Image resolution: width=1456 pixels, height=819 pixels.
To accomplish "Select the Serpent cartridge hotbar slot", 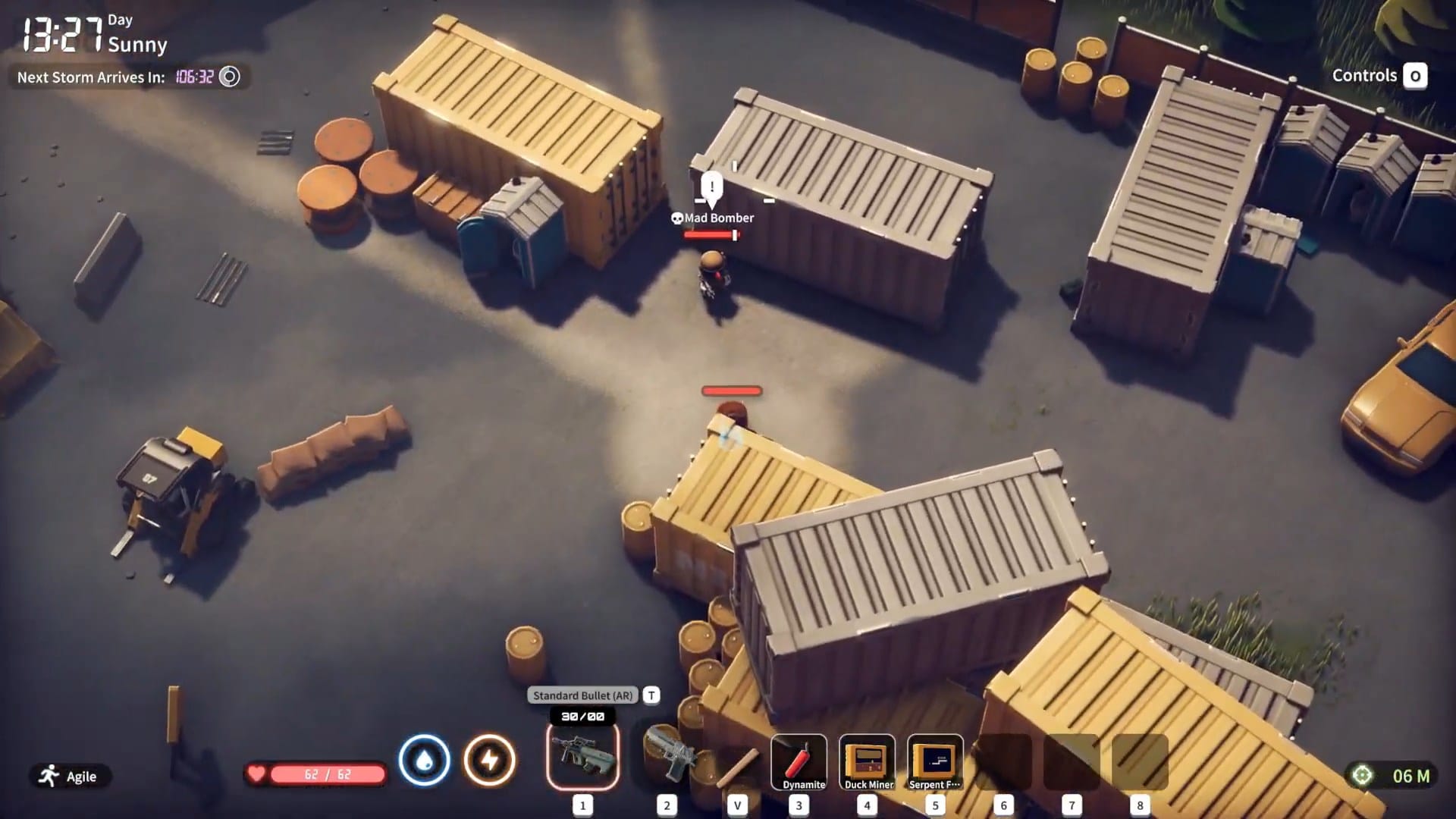I will click(935, 761).
